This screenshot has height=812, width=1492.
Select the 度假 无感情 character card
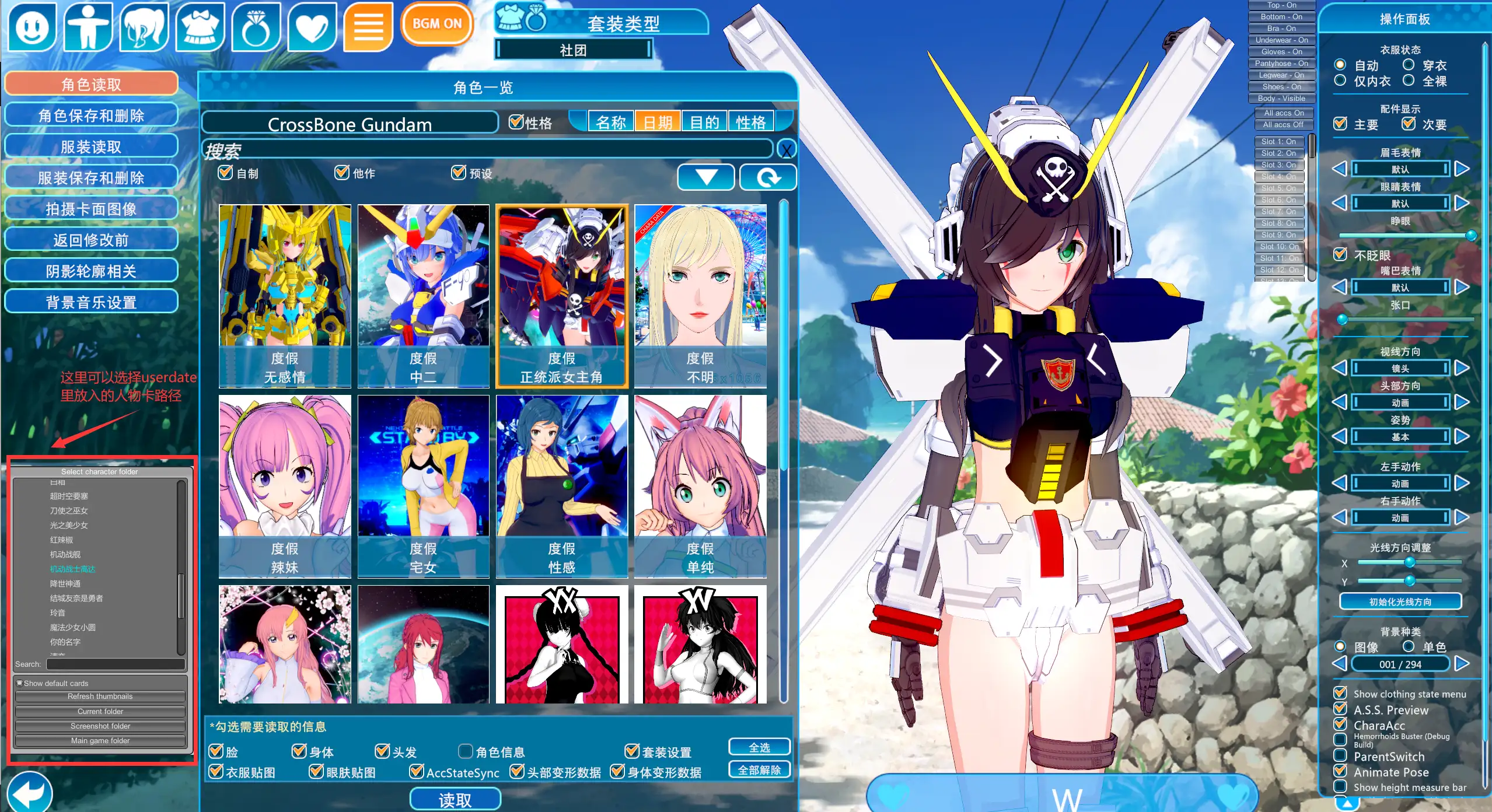click(x=285, y=296)
